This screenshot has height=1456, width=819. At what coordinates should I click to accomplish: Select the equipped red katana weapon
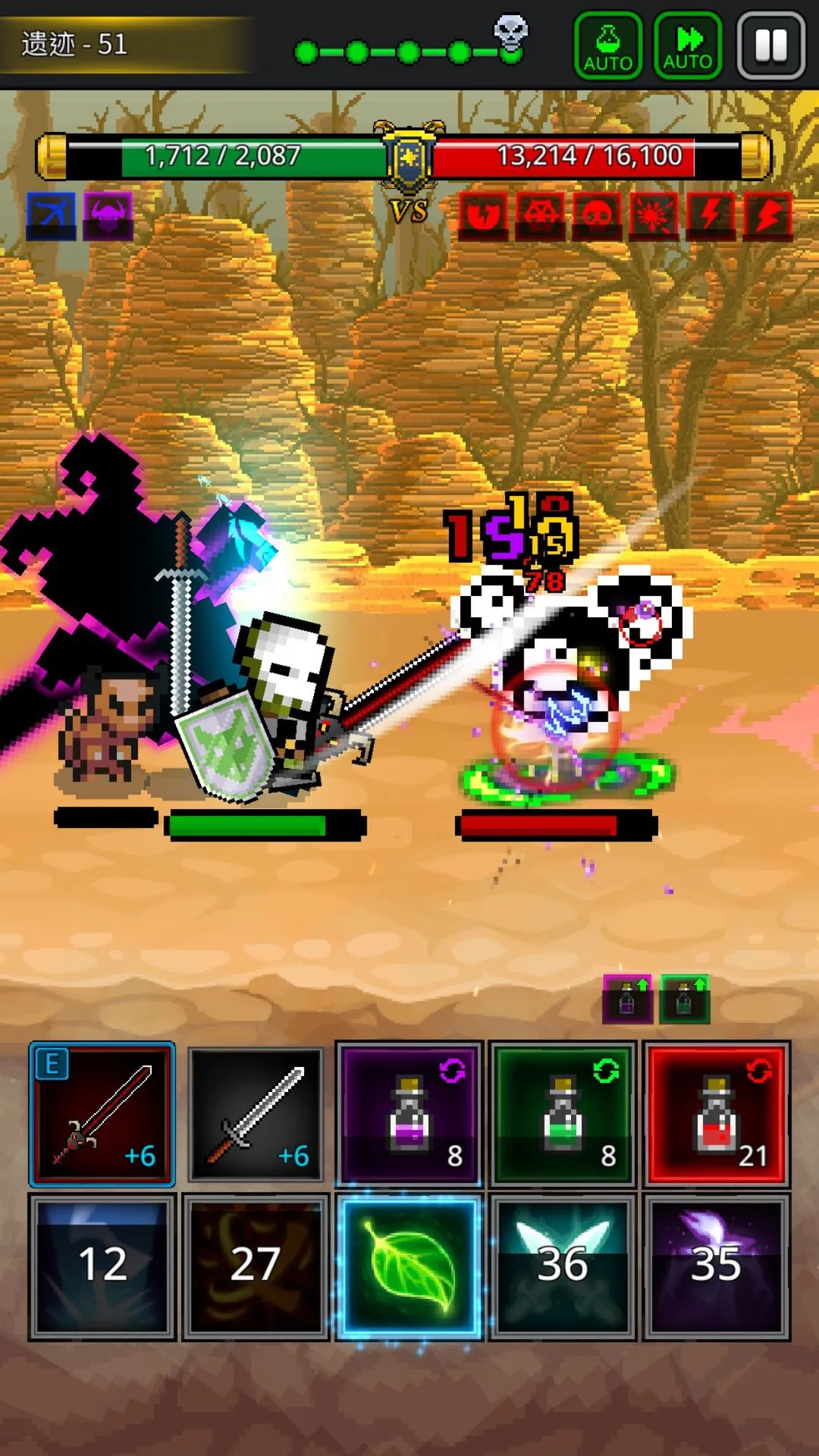pos(102,1114)
